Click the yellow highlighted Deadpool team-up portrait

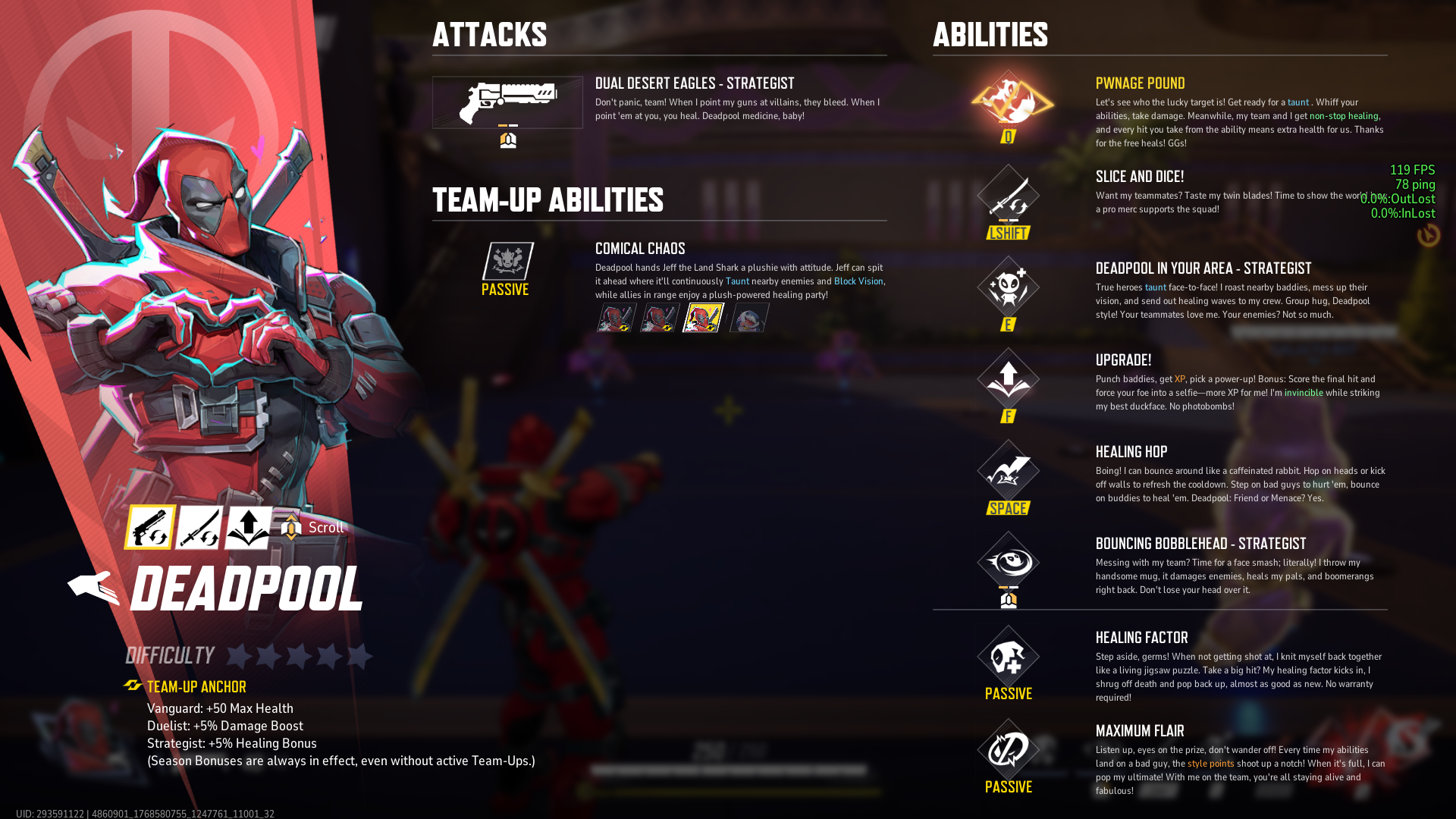(702, 318)
